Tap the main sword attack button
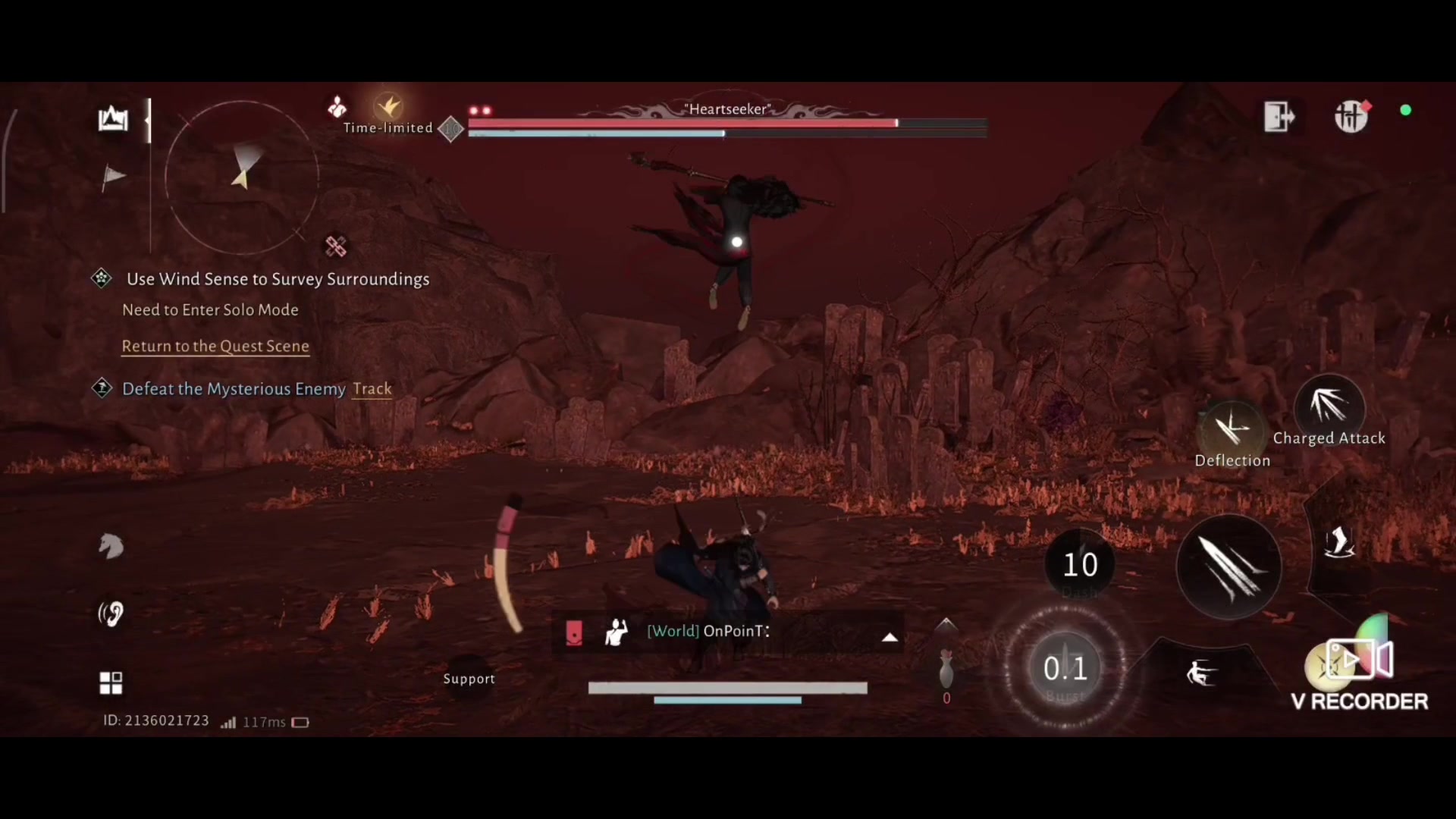Viewport: 1456px width, 819px height. [x=1228, y=567]
